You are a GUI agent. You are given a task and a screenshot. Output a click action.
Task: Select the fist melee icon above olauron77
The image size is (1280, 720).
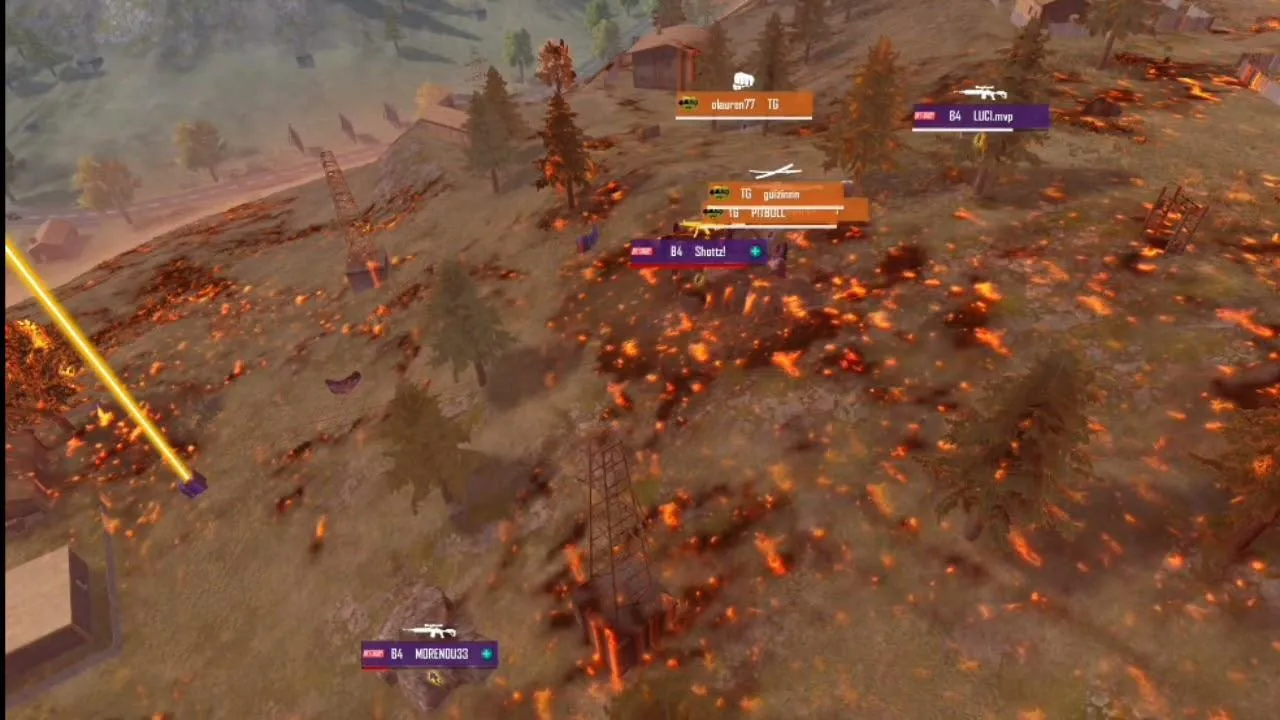coord(744,80)
